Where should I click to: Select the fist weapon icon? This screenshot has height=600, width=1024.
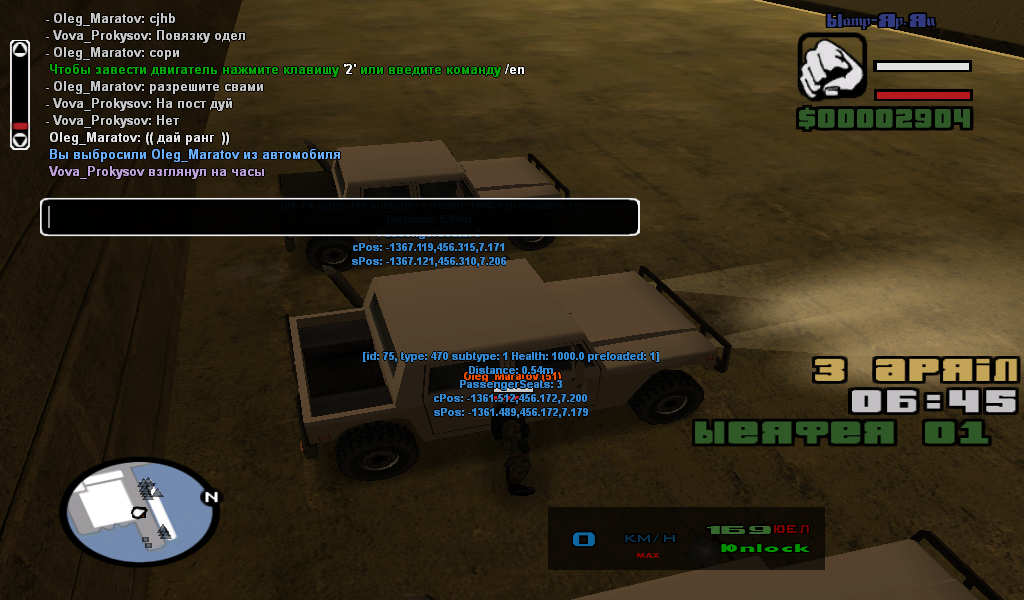[831, 67]
